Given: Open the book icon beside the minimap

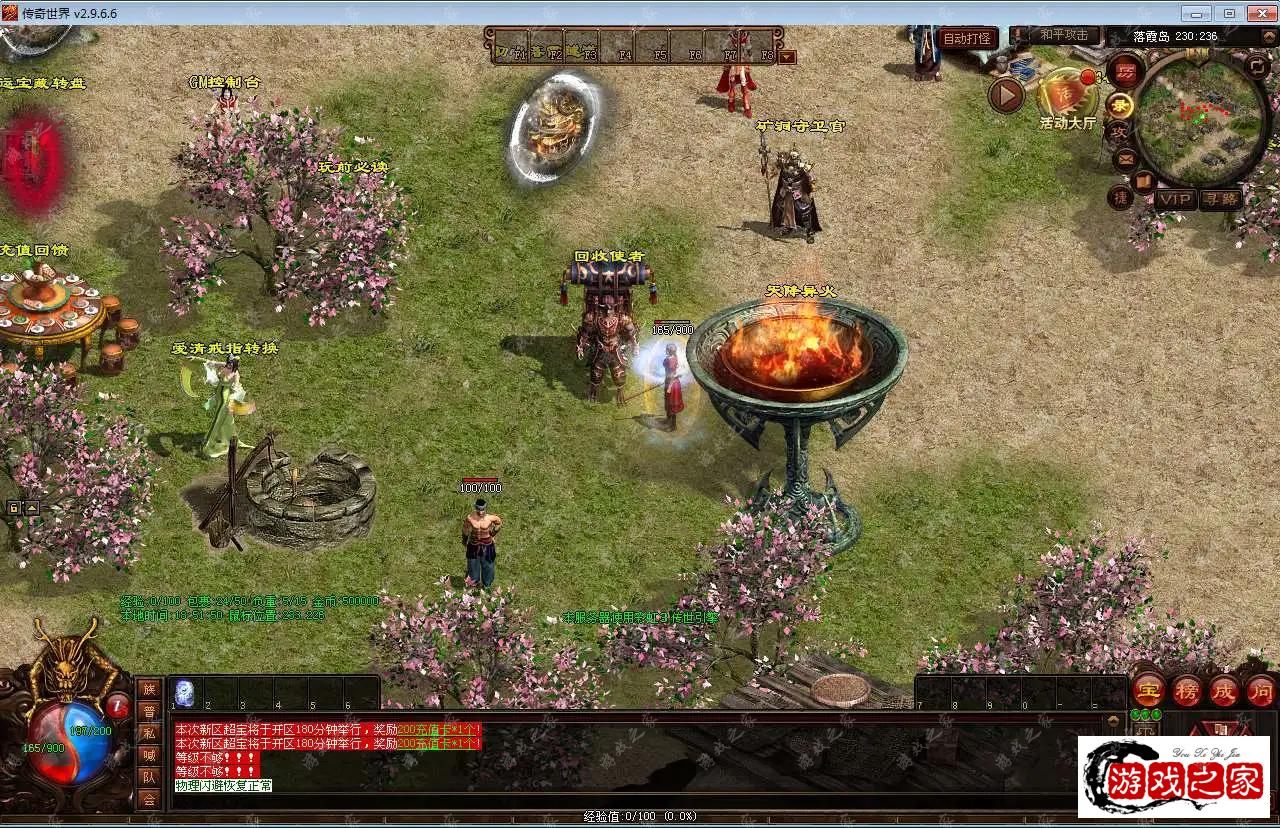Looking at the screenshot, I should 1143,182.
